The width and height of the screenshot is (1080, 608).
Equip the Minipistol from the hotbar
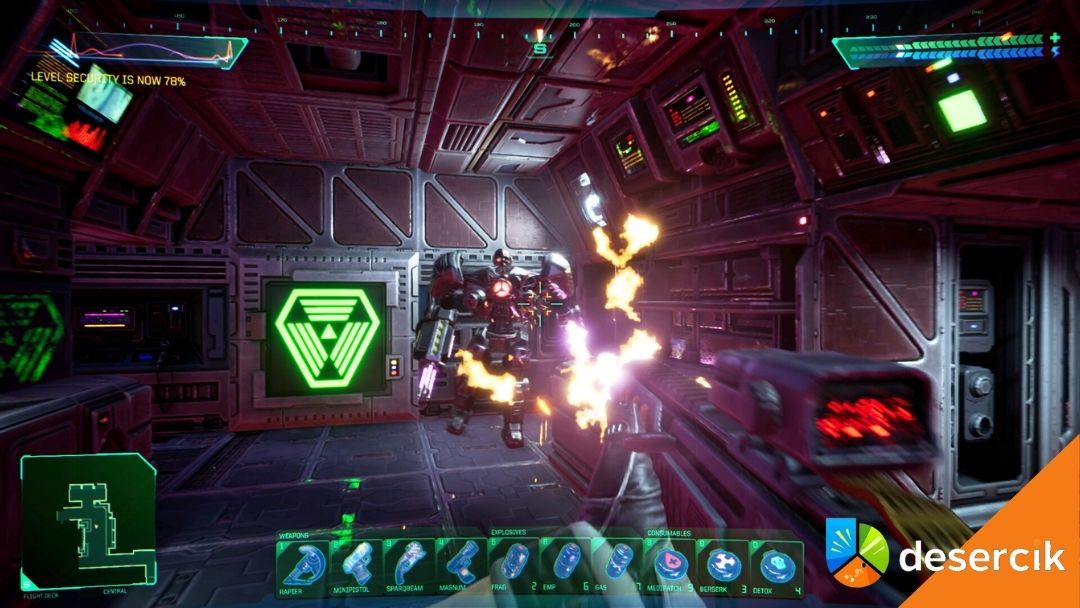click(355, 565)
